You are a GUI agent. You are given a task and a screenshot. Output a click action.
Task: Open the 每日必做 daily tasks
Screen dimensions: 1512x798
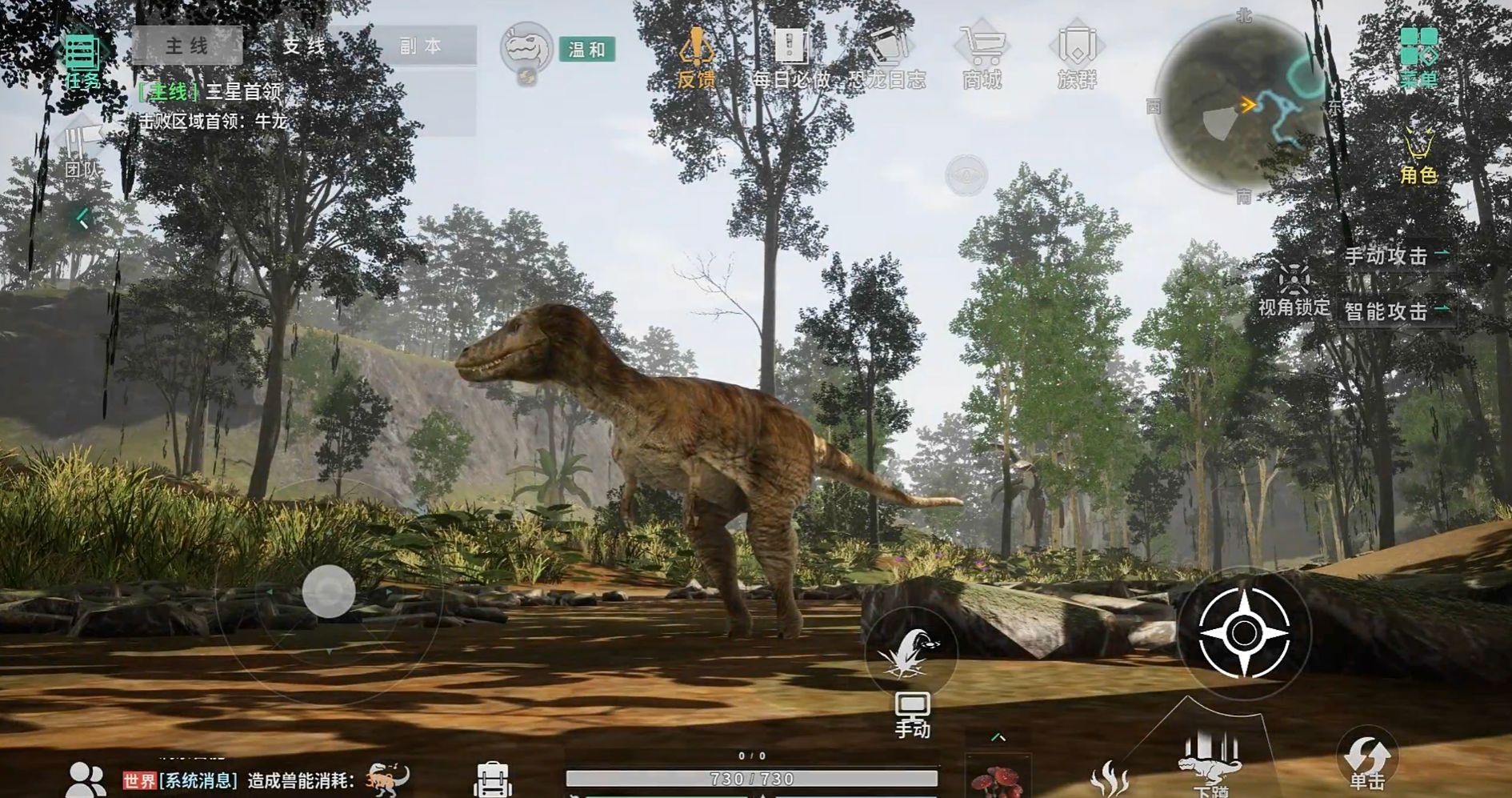(790, 56)
